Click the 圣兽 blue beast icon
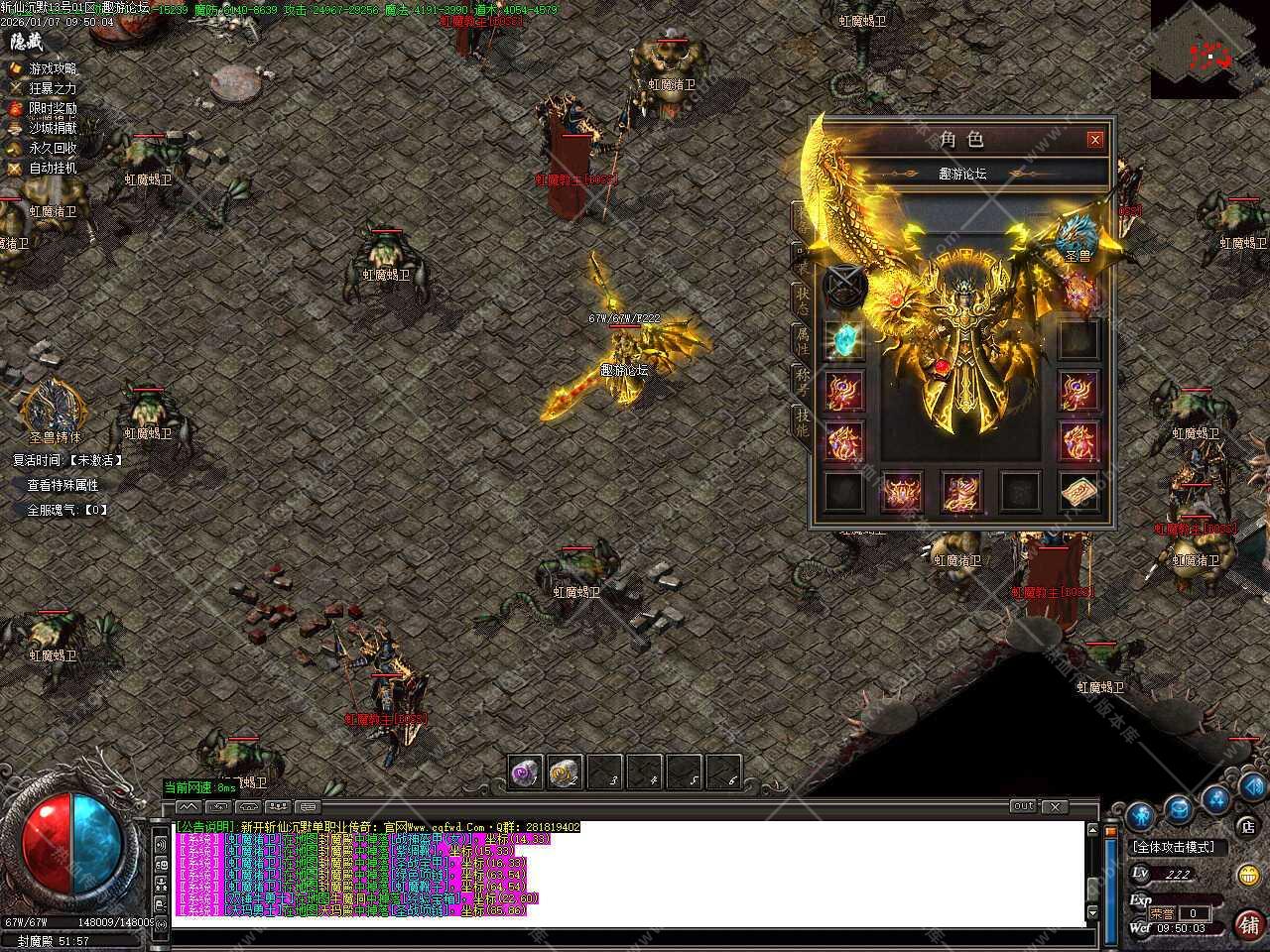The height and width of the screenshot is (952, 1270). click(x=1077, y=236)
